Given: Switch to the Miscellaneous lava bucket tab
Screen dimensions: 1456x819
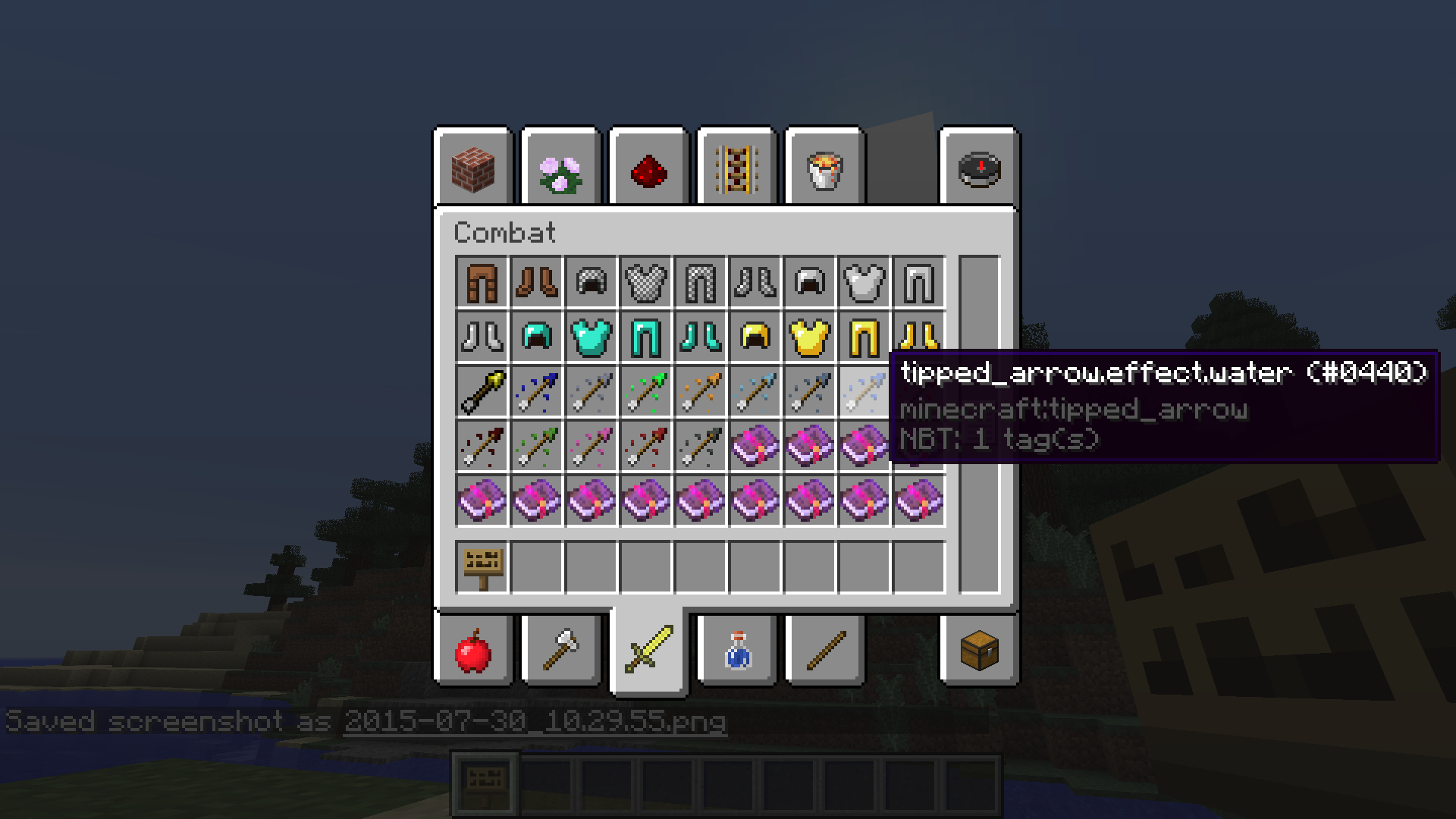Looking at the screenshot, I should [x=825, y=168].
